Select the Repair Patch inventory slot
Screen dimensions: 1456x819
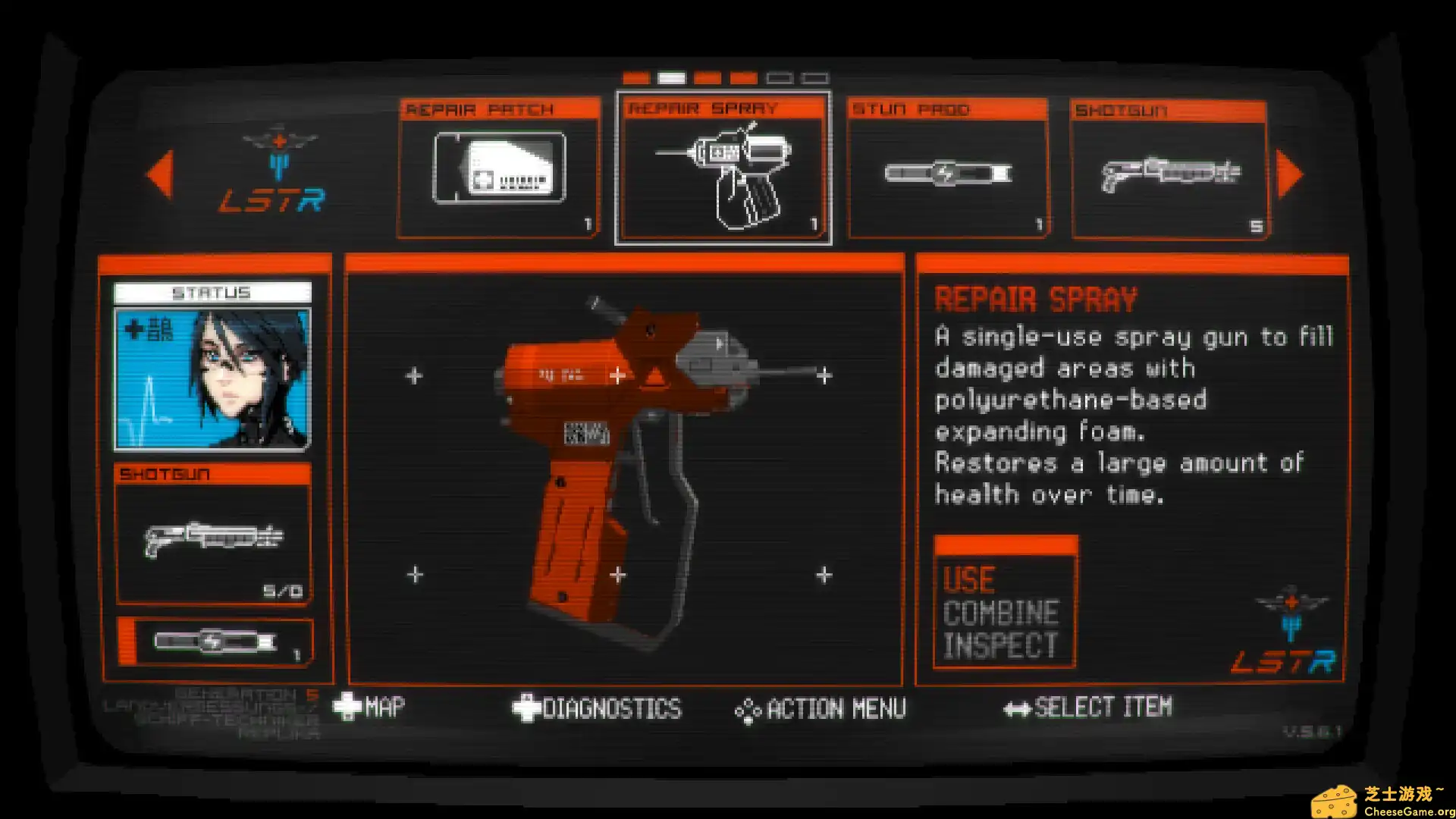[x=499, y=168]
